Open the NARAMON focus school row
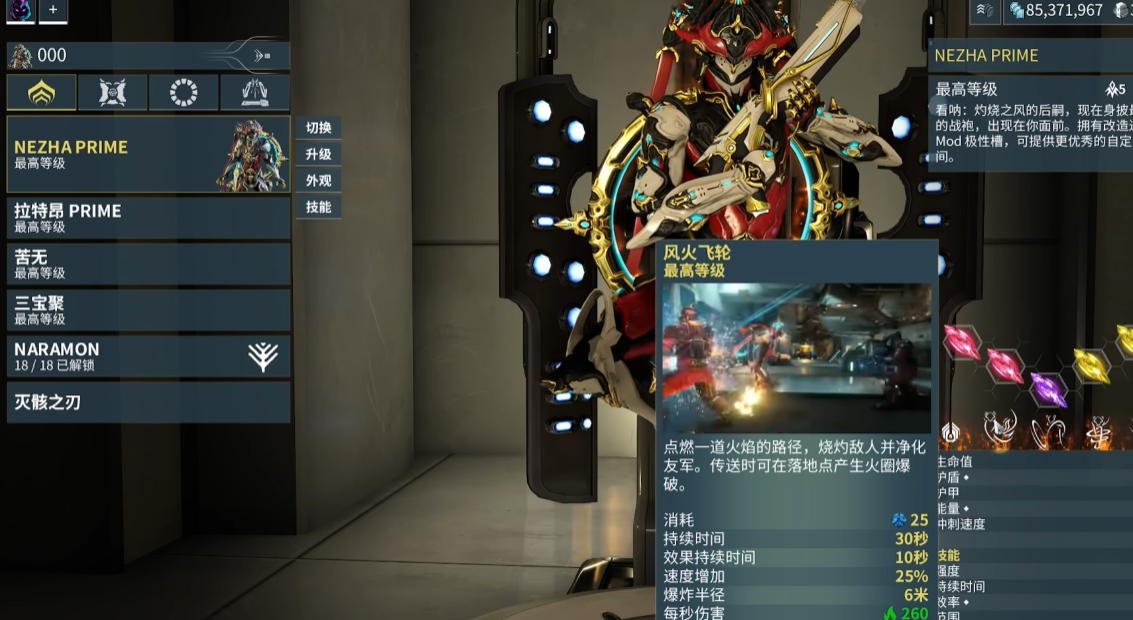 [x=148, y=356]
